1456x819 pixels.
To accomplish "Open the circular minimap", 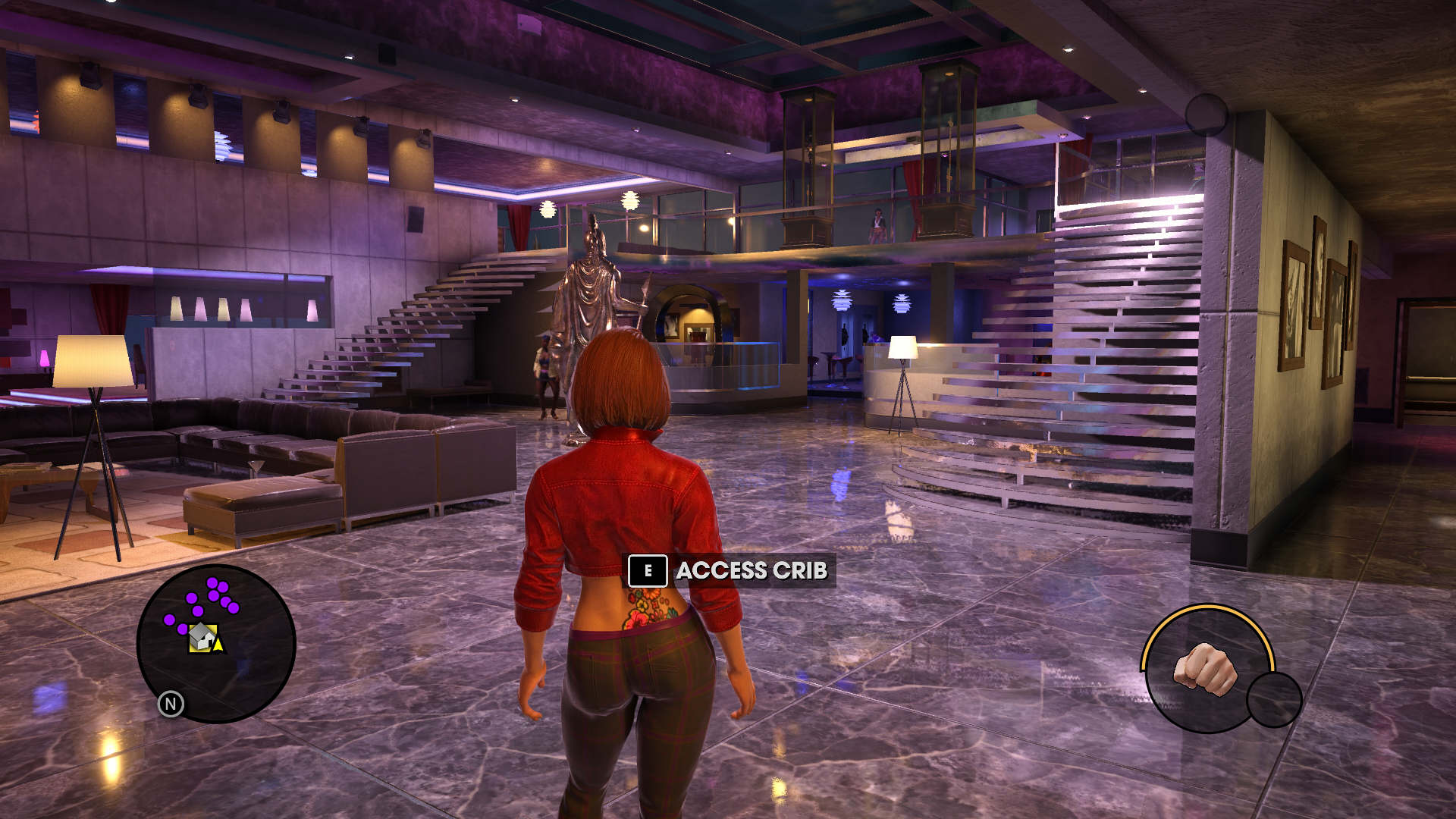I will tap(216, 643).
